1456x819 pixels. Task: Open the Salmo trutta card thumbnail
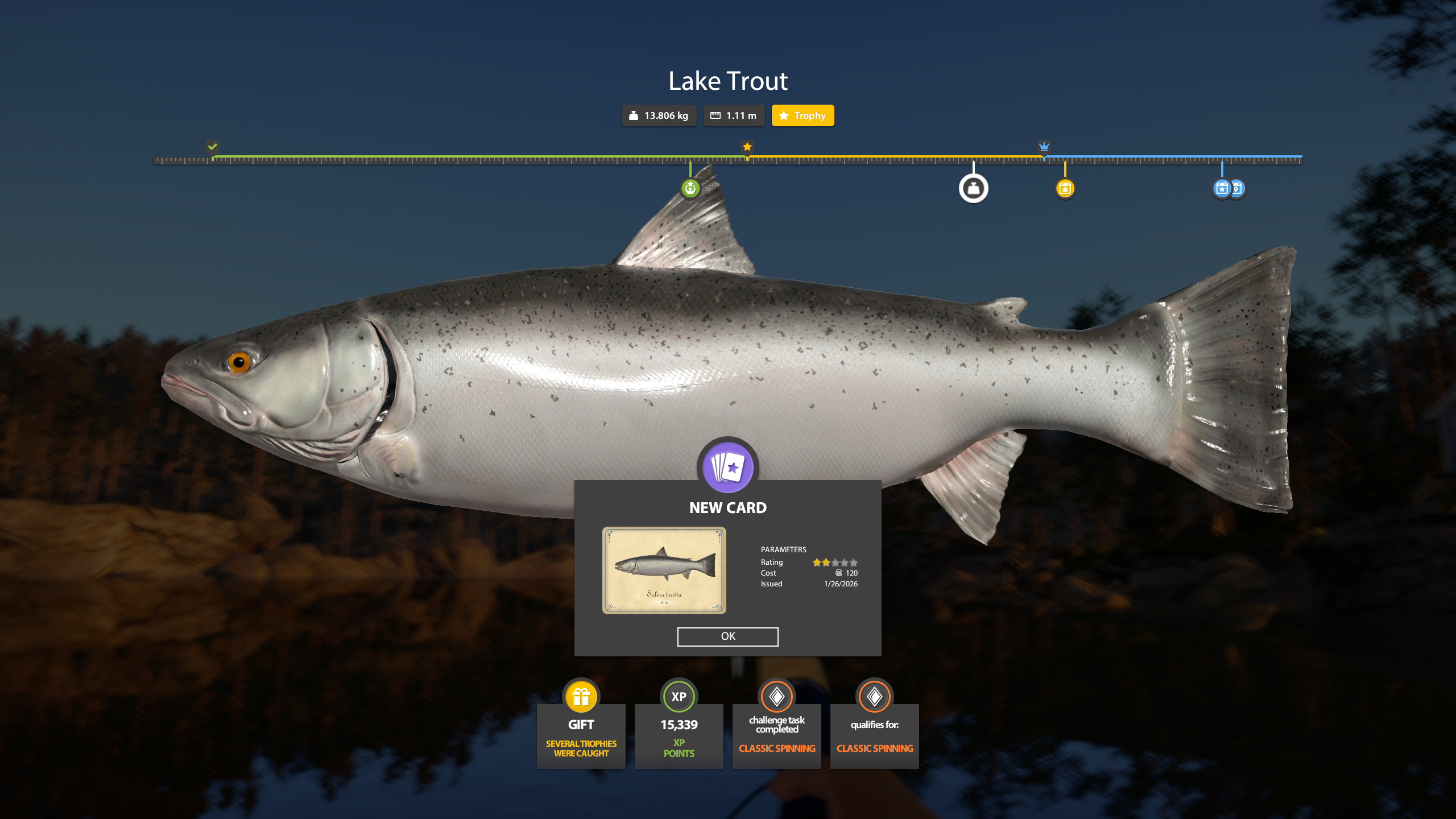[x=665, y=570]
